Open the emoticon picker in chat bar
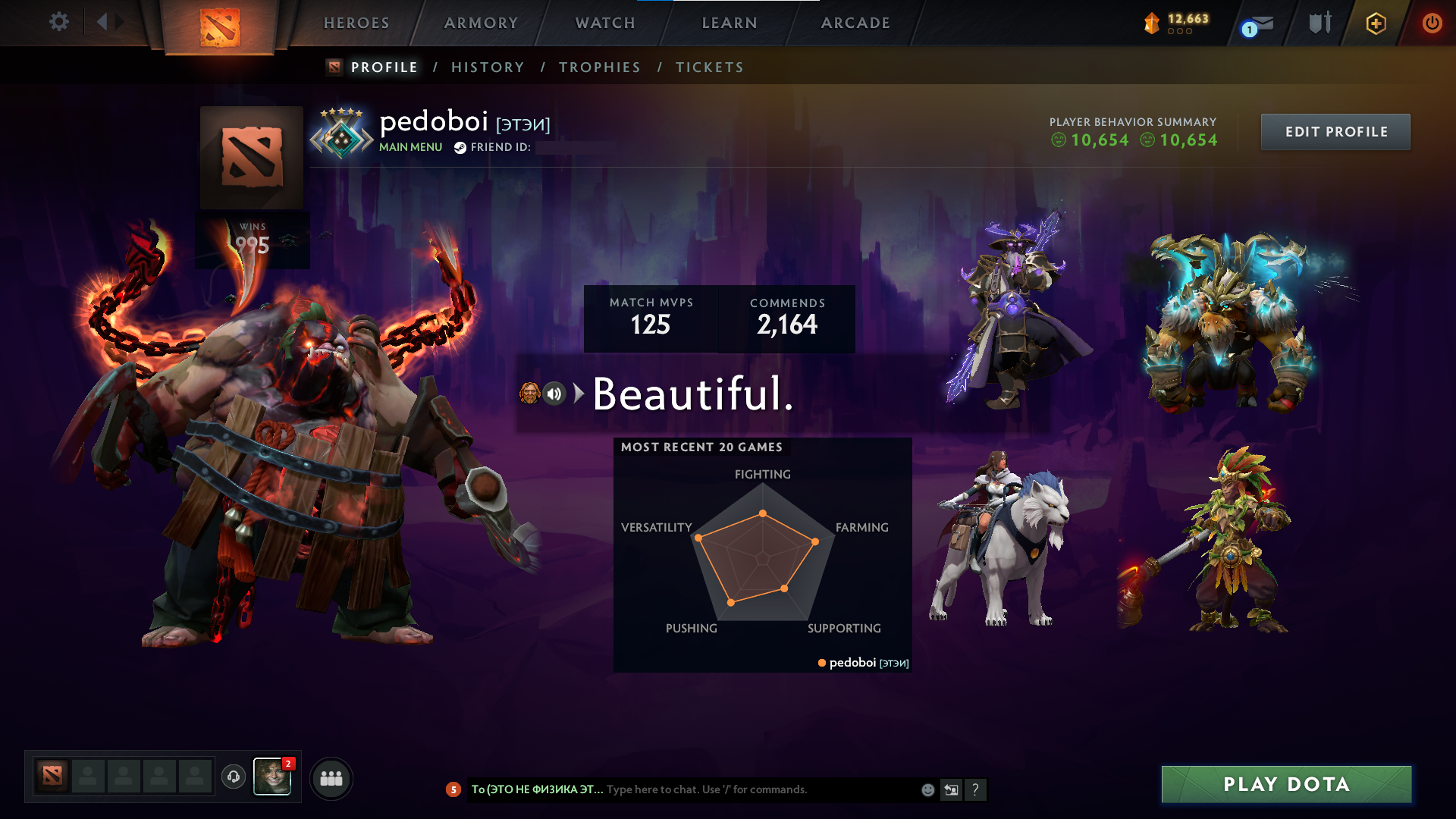The image size is (1456, 819). point(927,789)
